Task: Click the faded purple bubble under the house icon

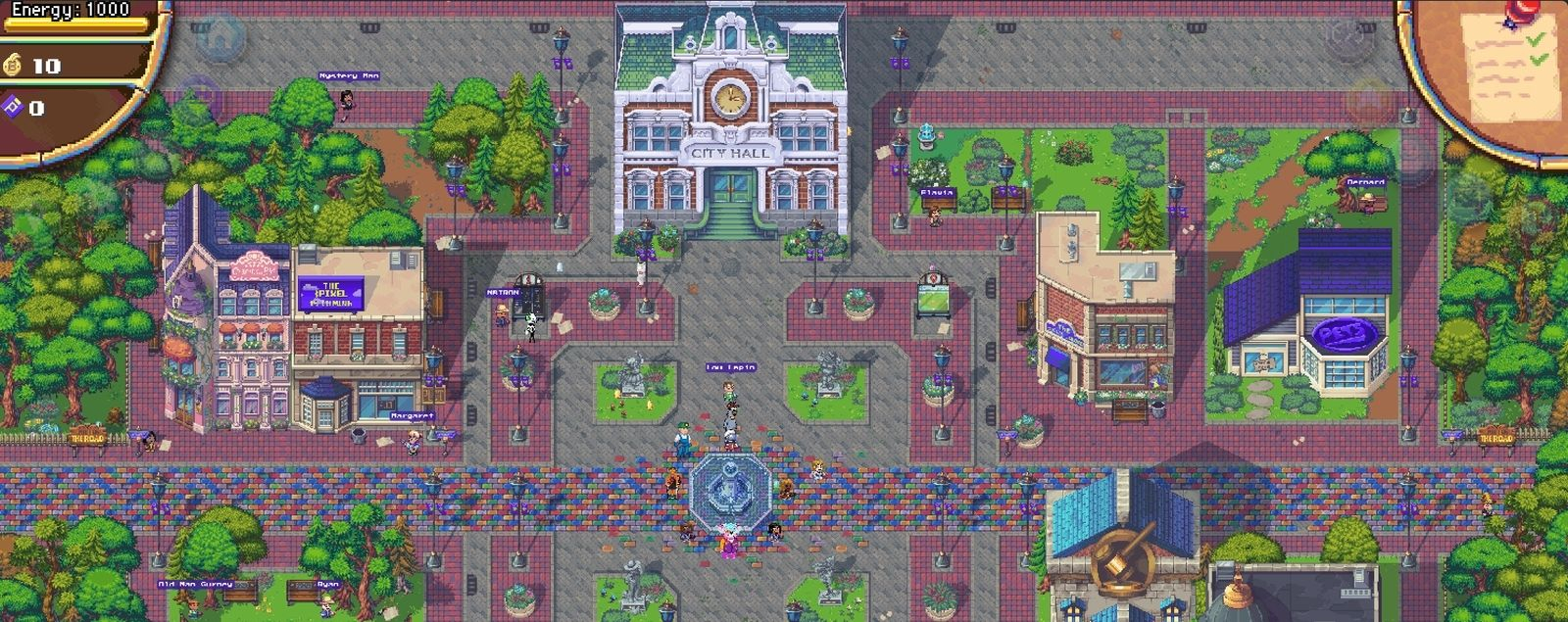Action: click(x=199, y=98)
